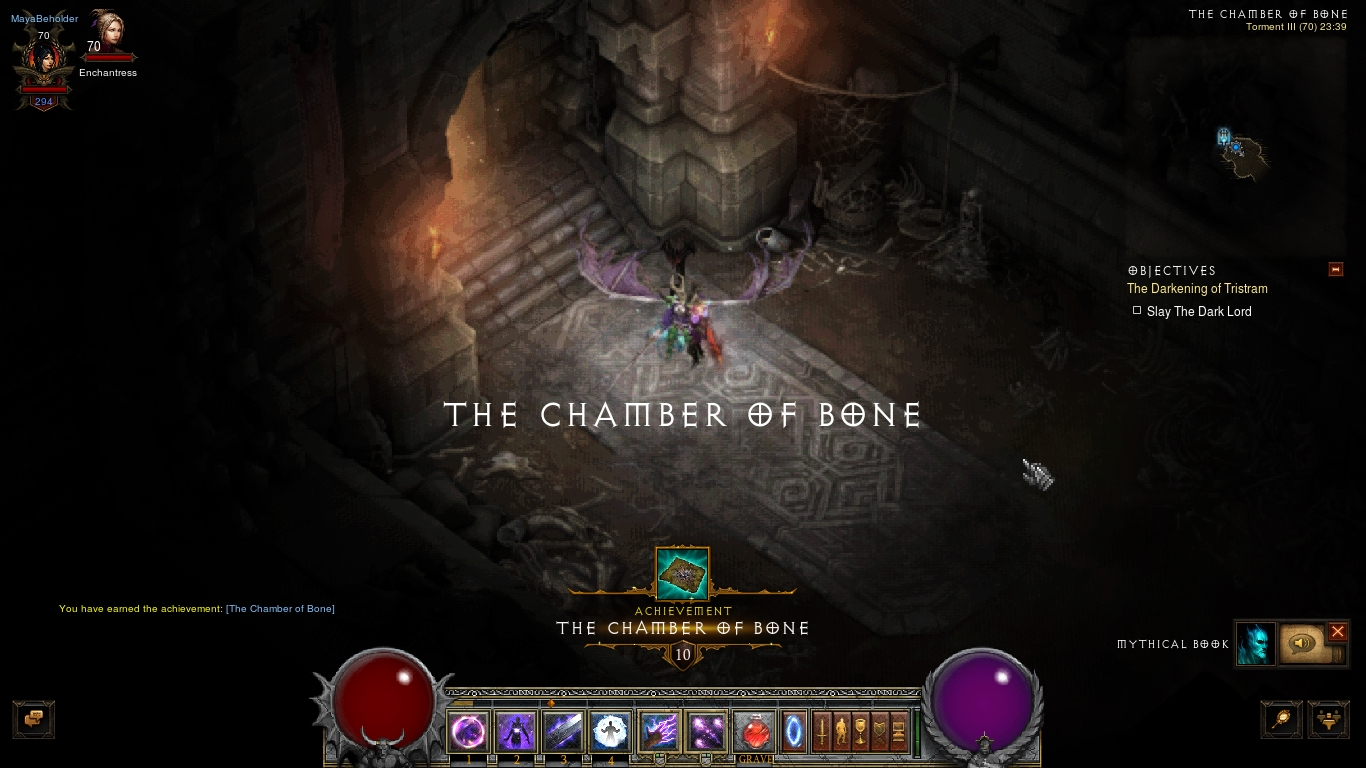Open the chat bubble button
Image resolution: width=1366 pixels, height=768 pixels.
[33, 719]
